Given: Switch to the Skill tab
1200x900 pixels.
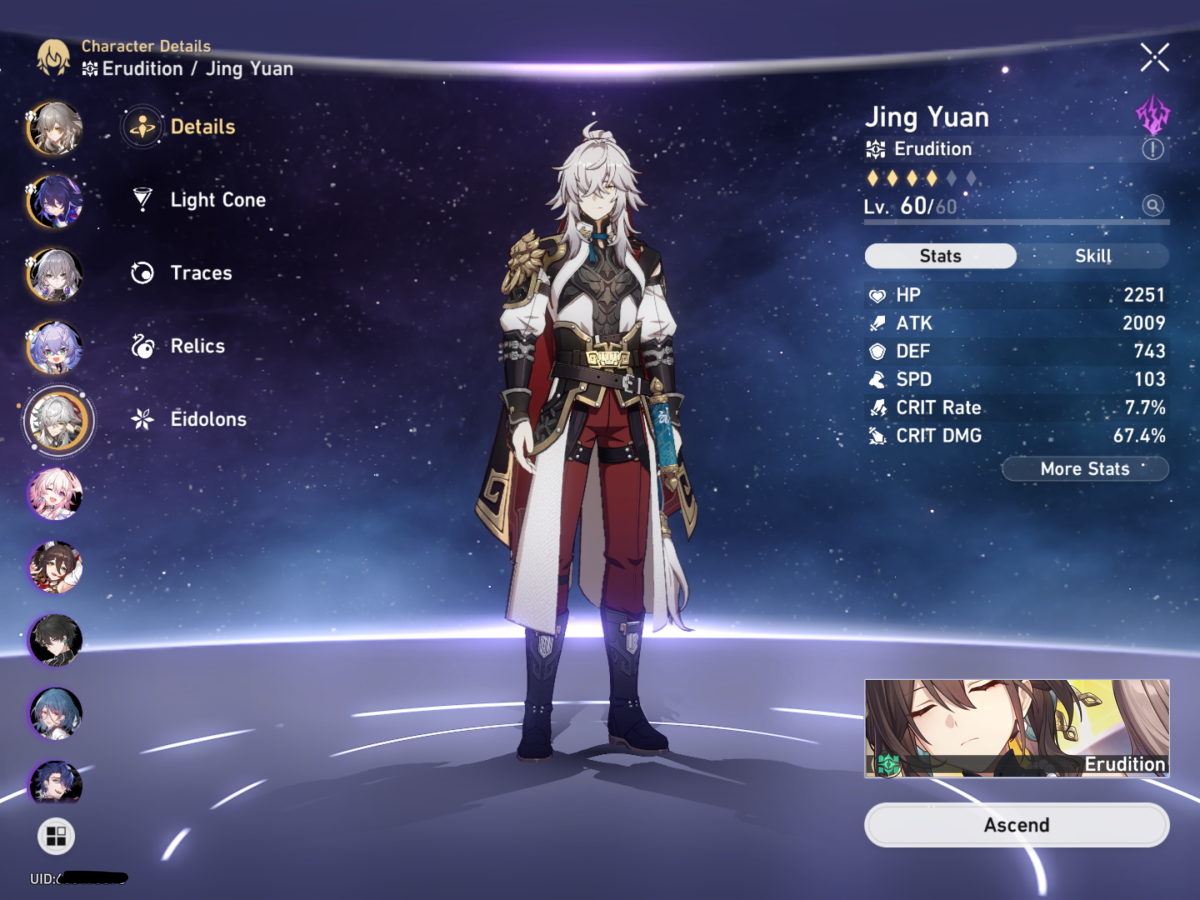Looking at the screenshot, I should 1092,256.
